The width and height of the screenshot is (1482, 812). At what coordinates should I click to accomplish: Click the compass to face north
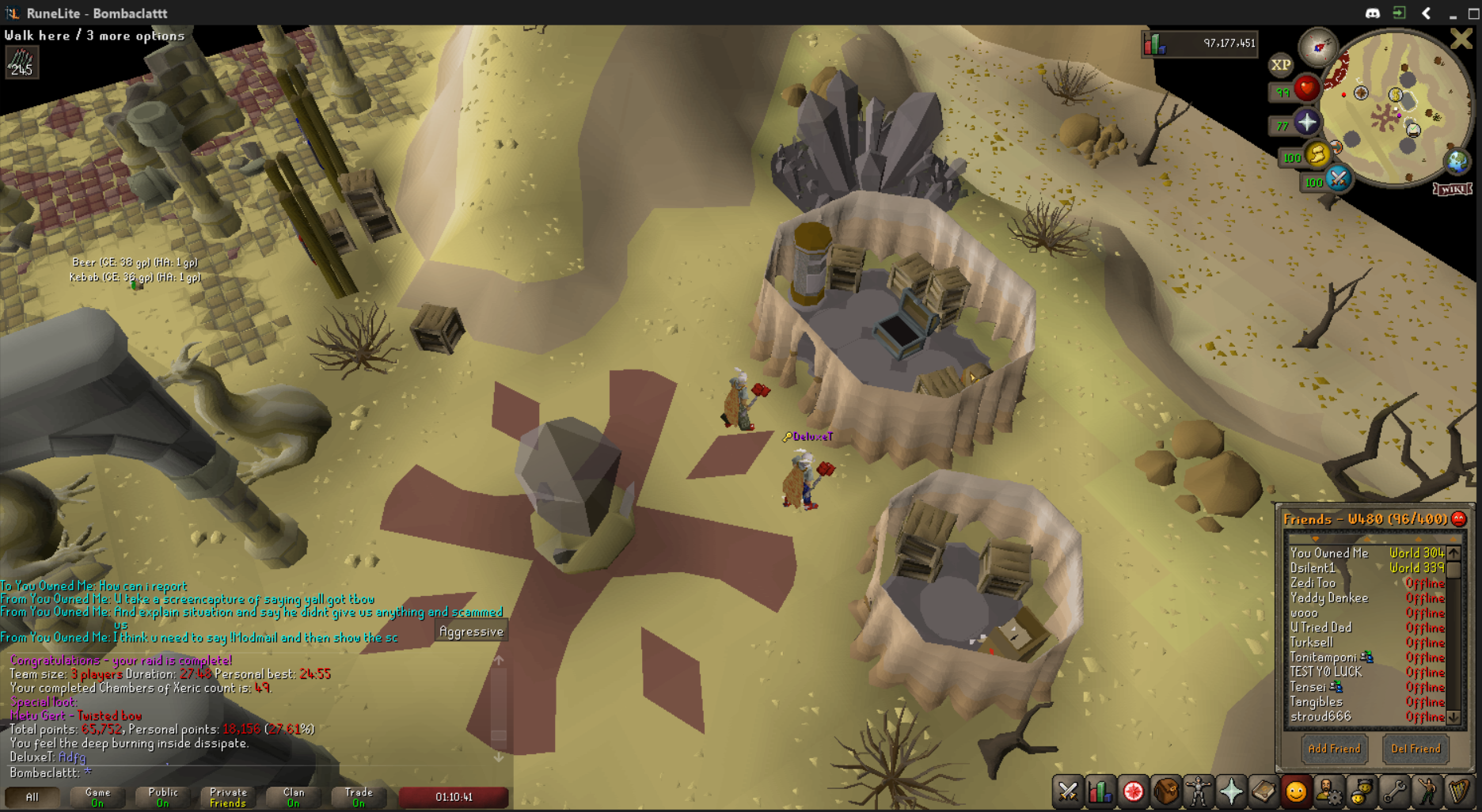point(1319,47)
